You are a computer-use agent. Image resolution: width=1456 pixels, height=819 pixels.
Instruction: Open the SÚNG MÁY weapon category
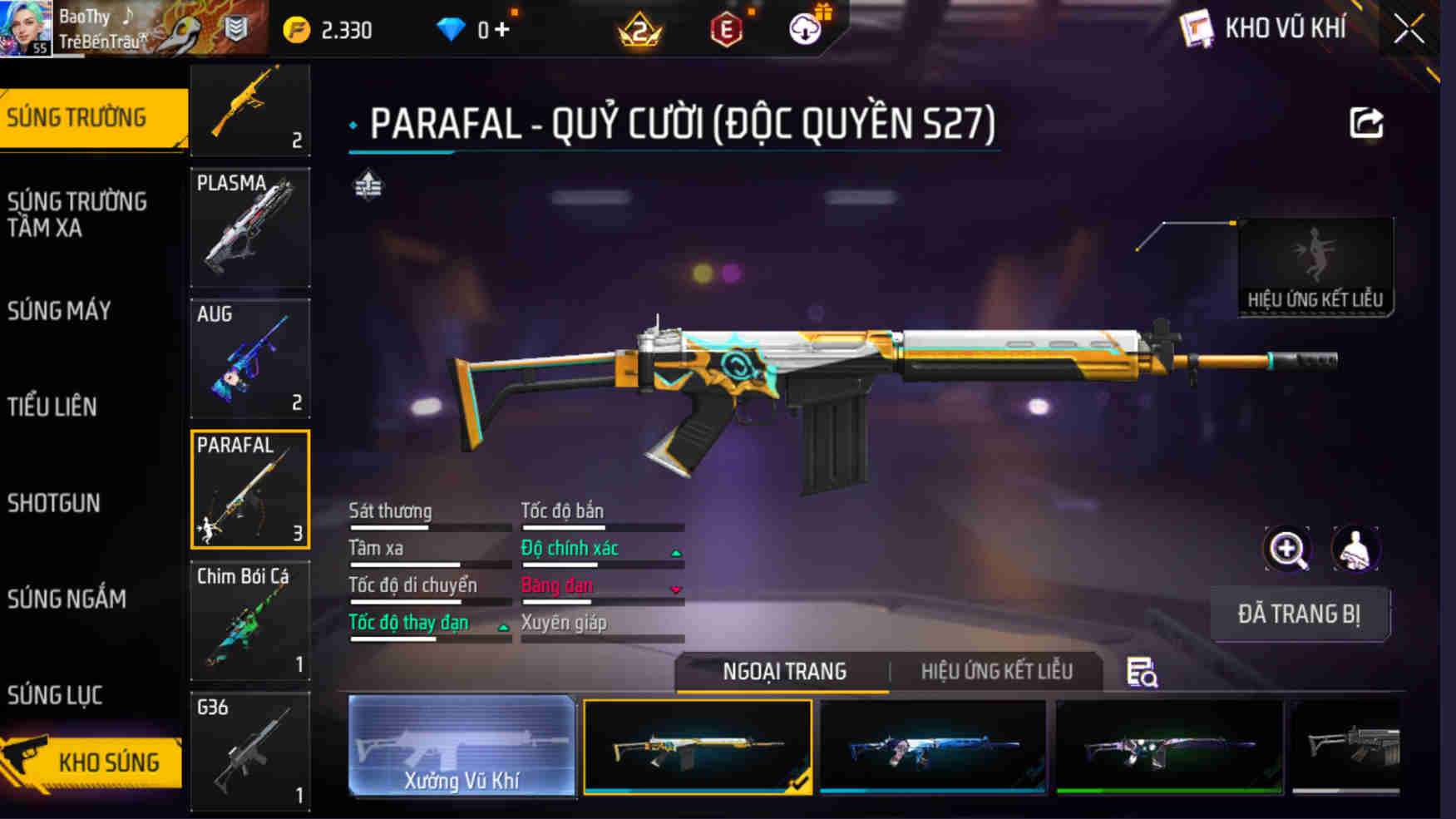[57, 310]
